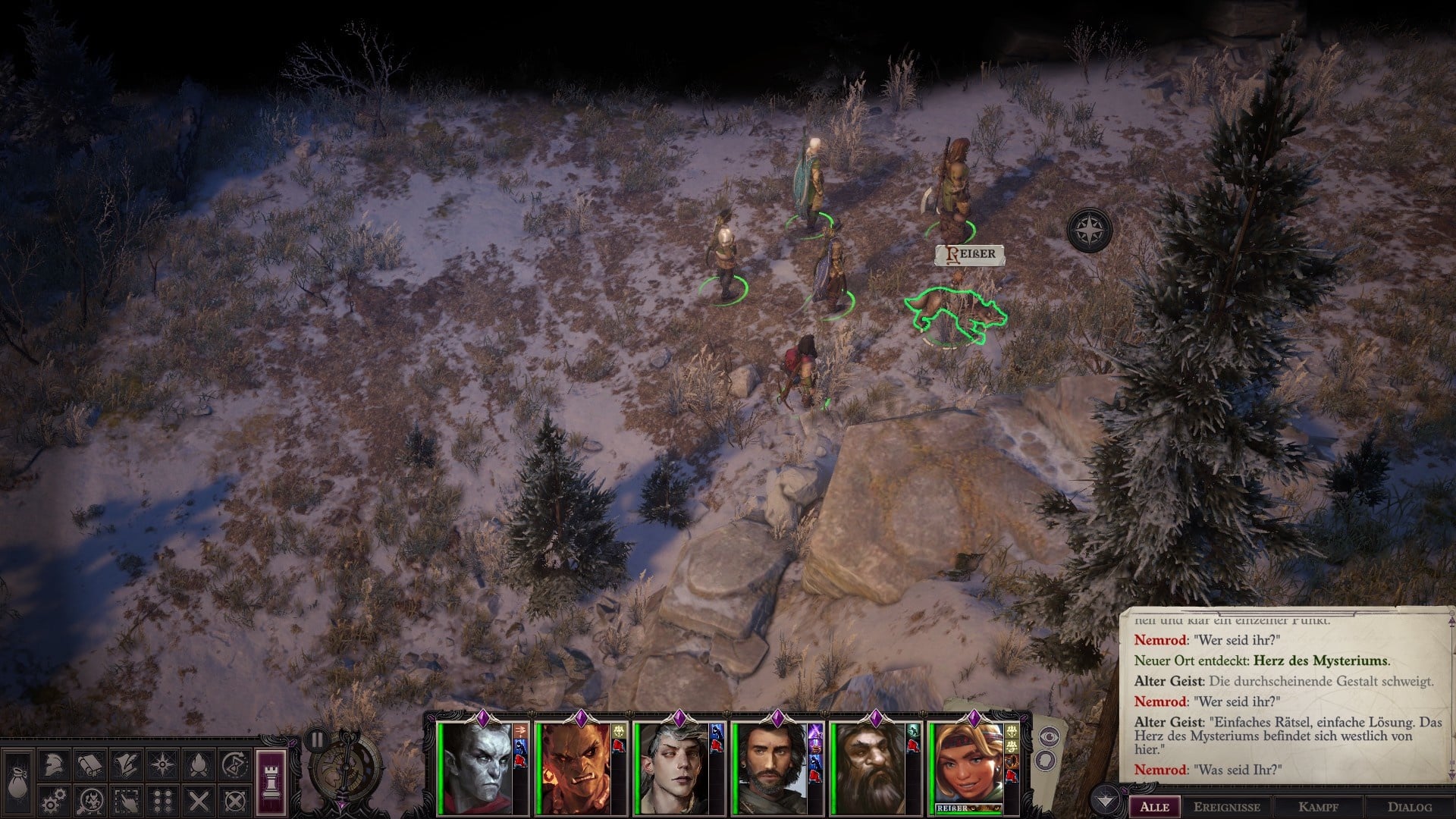Select the blonde woman with headband portrait
This screenshot has width=1456, height=819.
tap(968, 762)
